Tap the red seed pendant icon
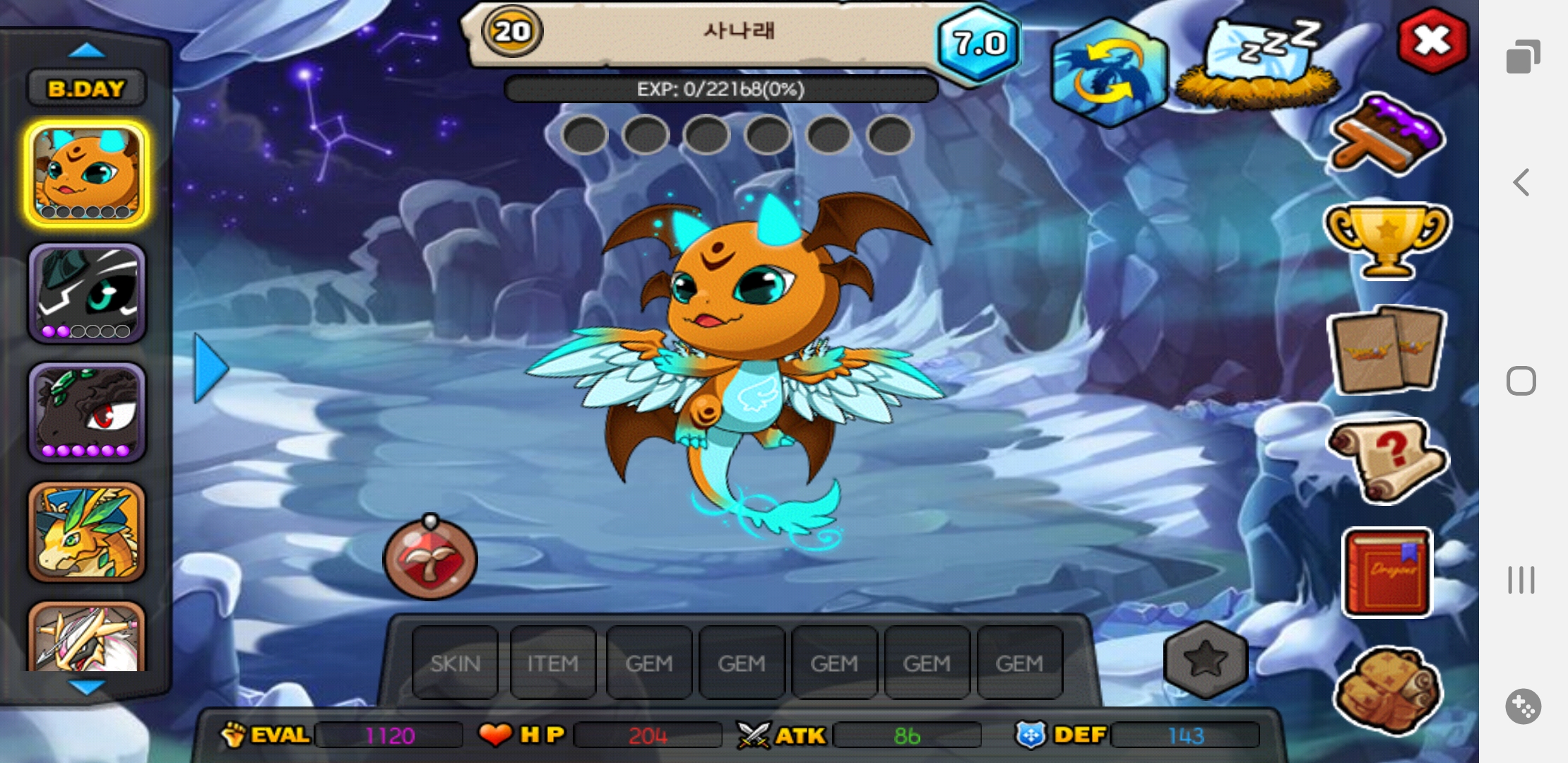1568x763 pixels. click(x=430, y=559)
